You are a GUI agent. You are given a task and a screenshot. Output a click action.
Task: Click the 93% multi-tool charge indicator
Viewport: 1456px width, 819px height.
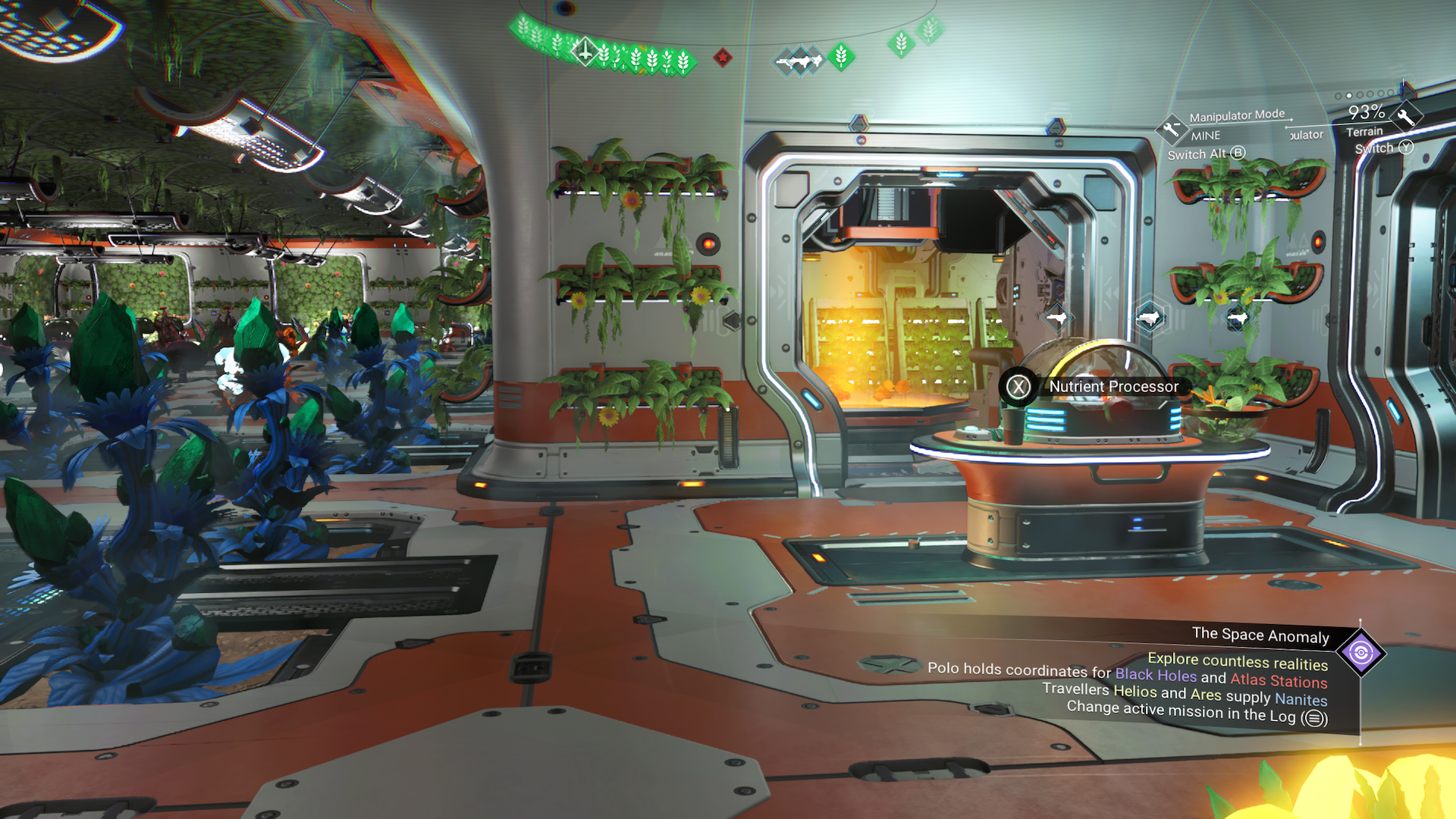click(1367, 112)
